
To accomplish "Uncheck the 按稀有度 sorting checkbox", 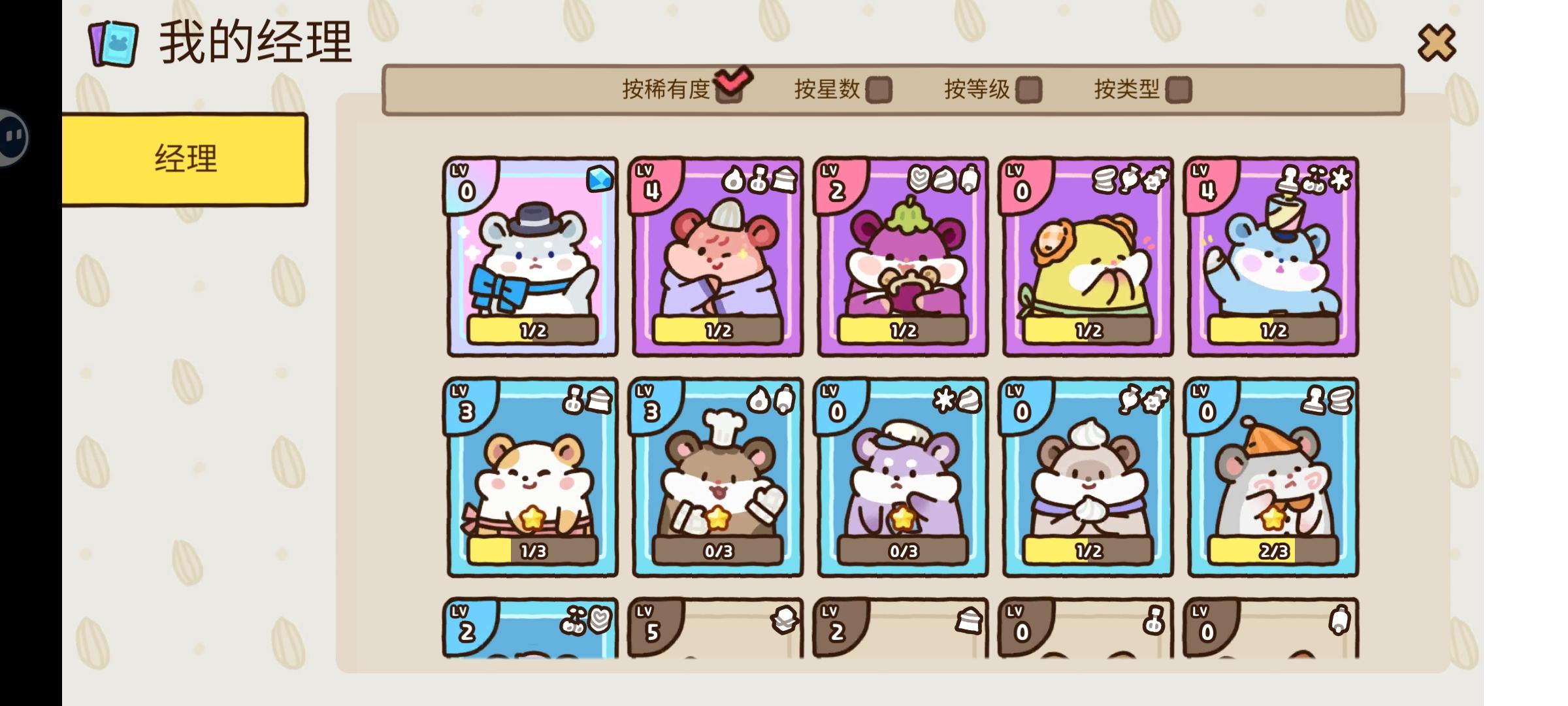I will pos(730,92).
